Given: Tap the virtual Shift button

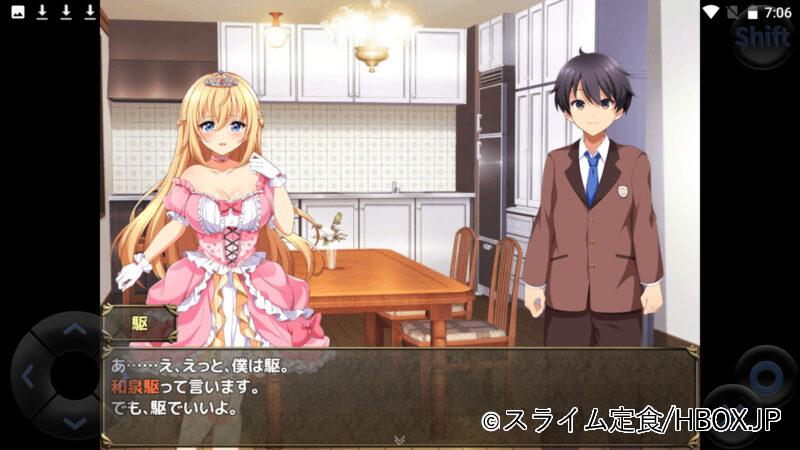Looking at the screenshot, I should [762, 38].
